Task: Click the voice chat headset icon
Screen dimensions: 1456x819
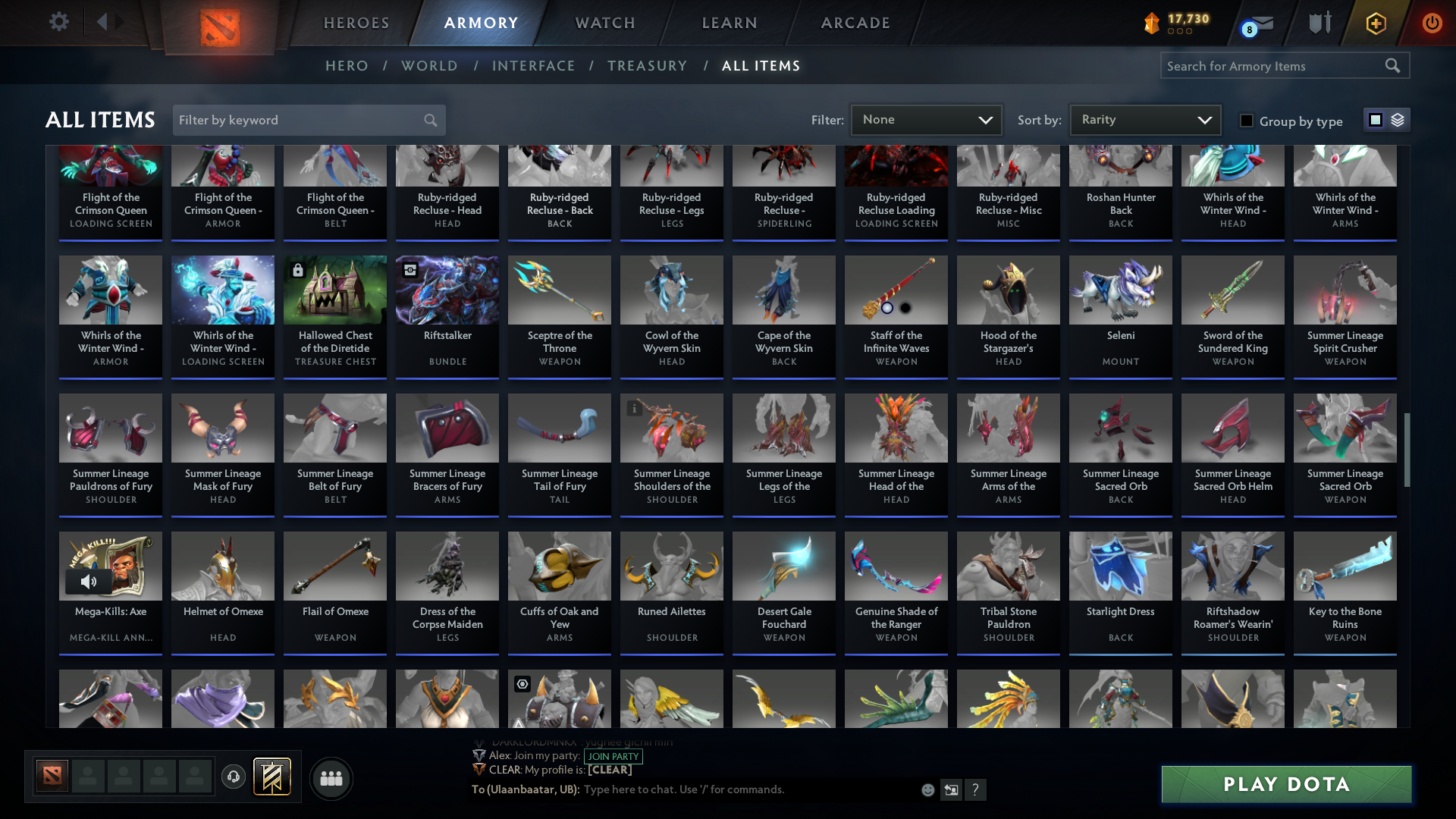Action: tap(233, 778)
